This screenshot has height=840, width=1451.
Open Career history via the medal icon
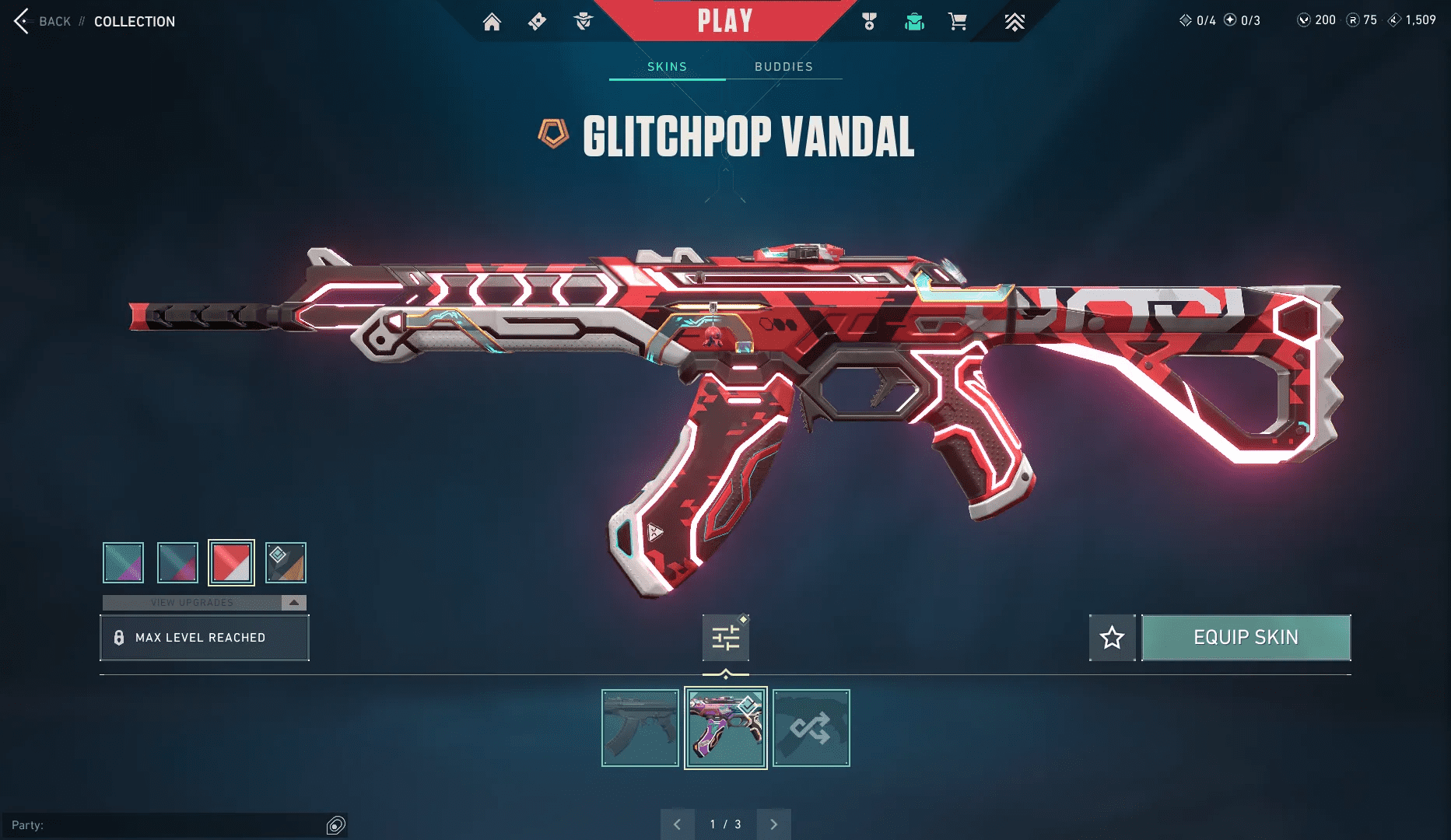(x=869, y=22)
